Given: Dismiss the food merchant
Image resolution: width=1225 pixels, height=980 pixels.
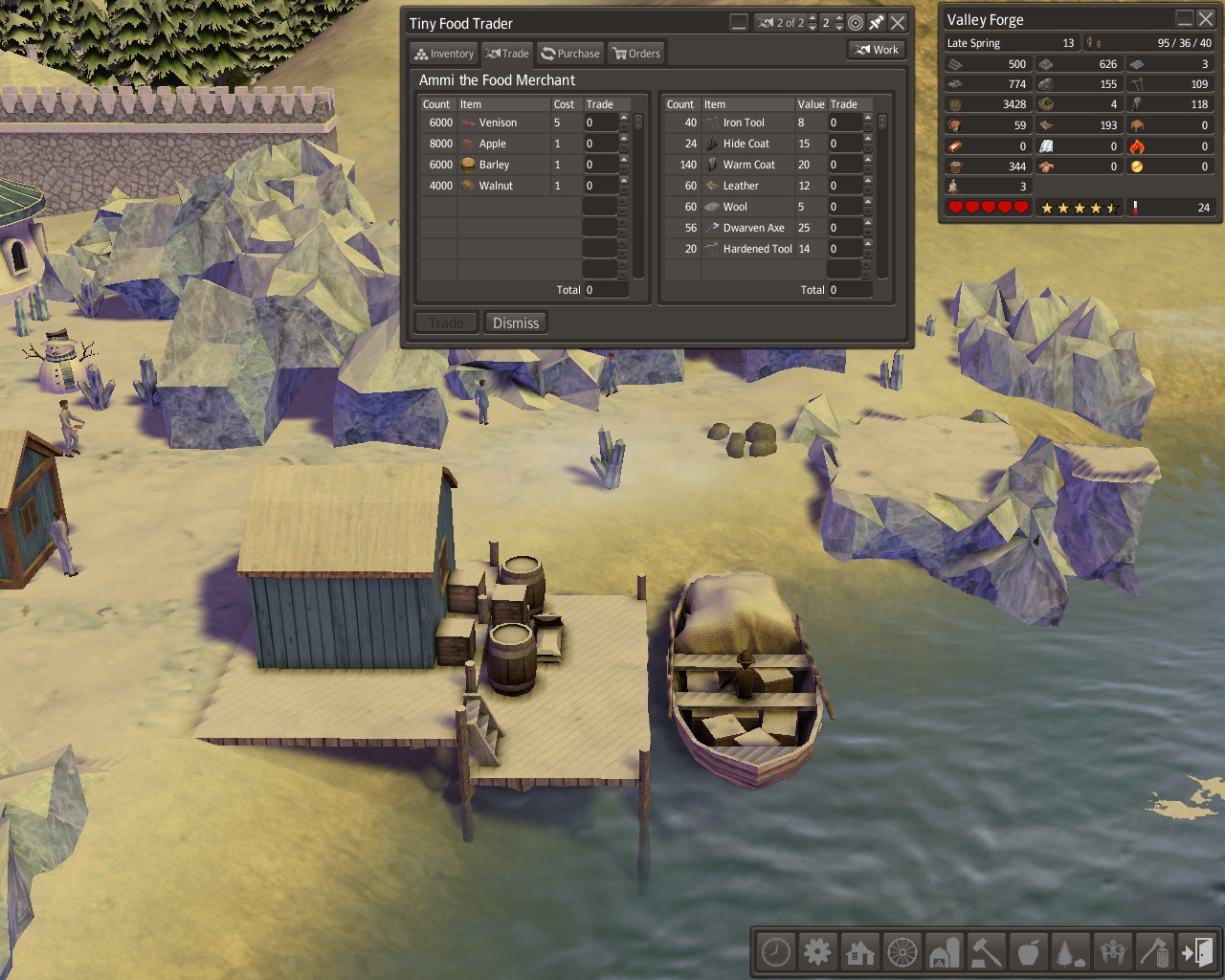Looking at the screenshot, I should pyautogui.click(x=515, y=323).
